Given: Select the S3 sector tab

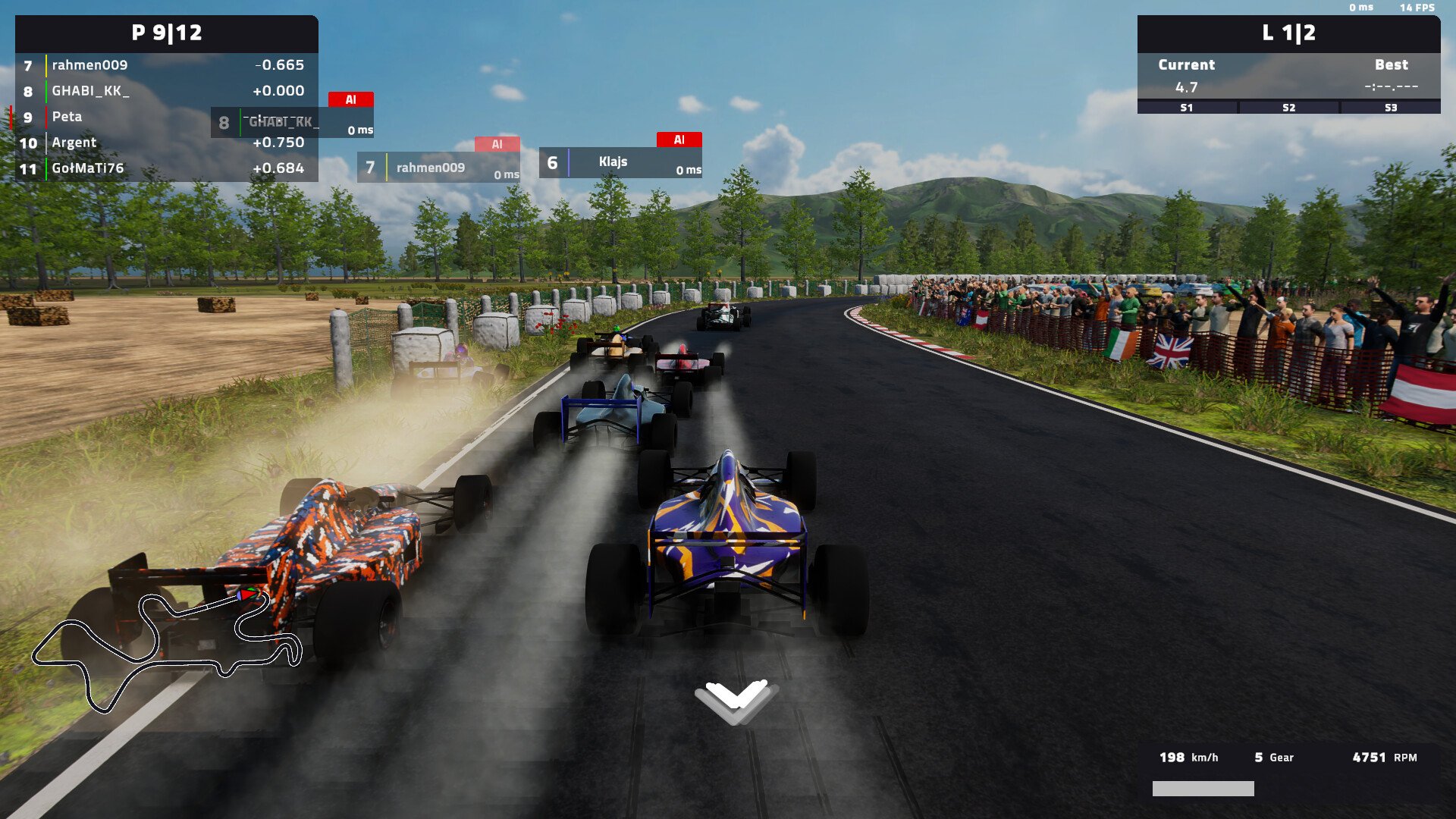Looking at the screenshot, I should coord(1392,108).
